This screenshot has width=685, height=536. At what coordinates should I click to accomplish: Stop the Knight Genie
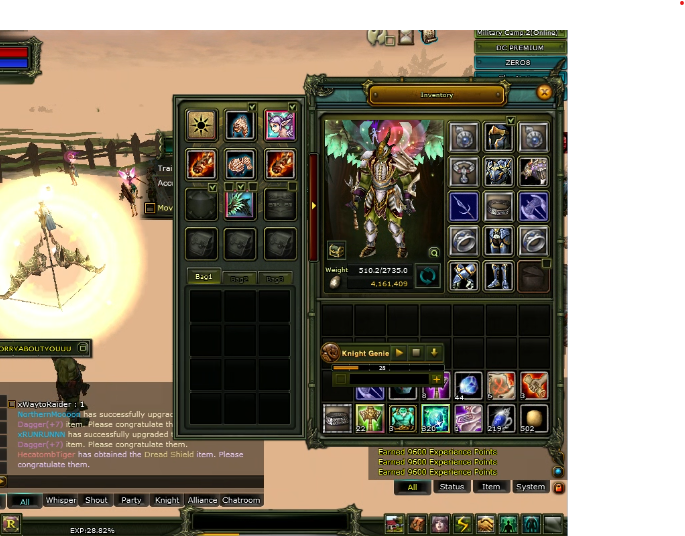tap(416, 353)
